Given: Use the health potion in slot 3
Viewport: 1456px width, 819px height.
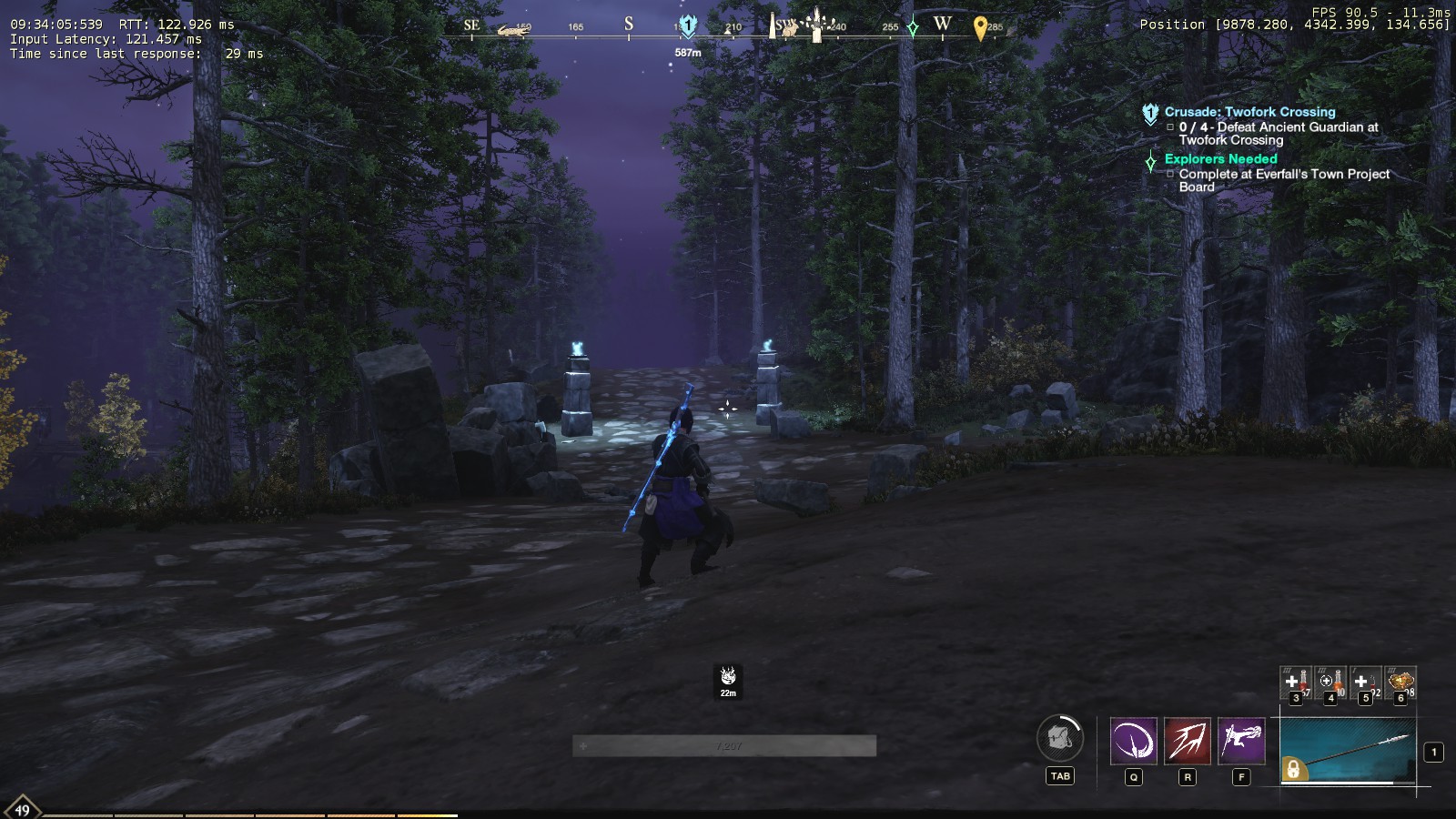Looking at the screenshot, I should tap(1296, 682).
